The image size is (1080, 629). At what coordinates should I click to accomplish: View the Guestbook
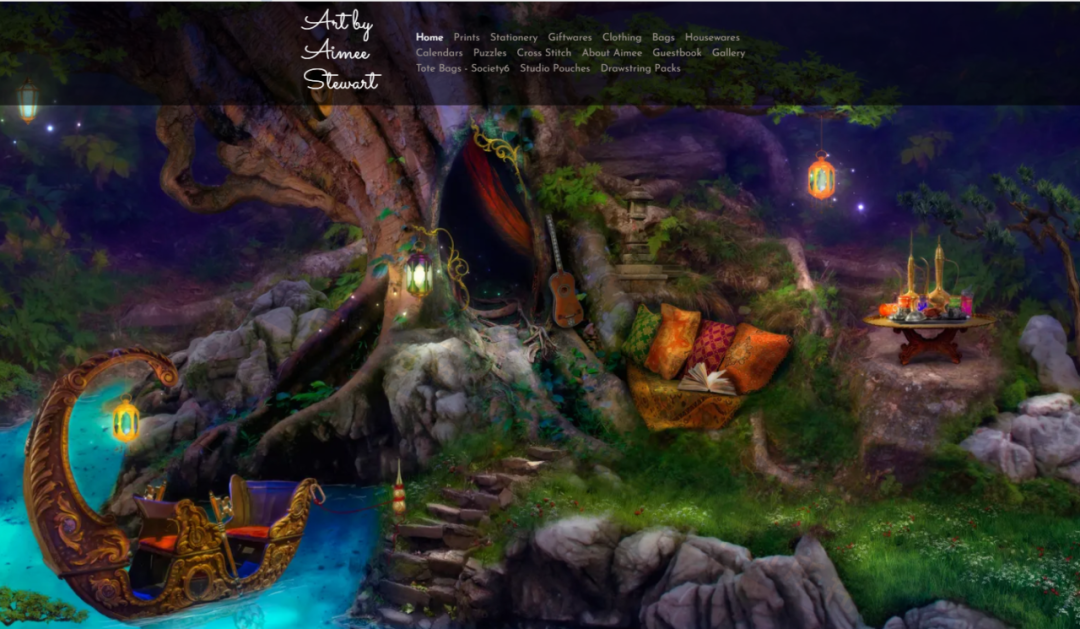(677, 53)
